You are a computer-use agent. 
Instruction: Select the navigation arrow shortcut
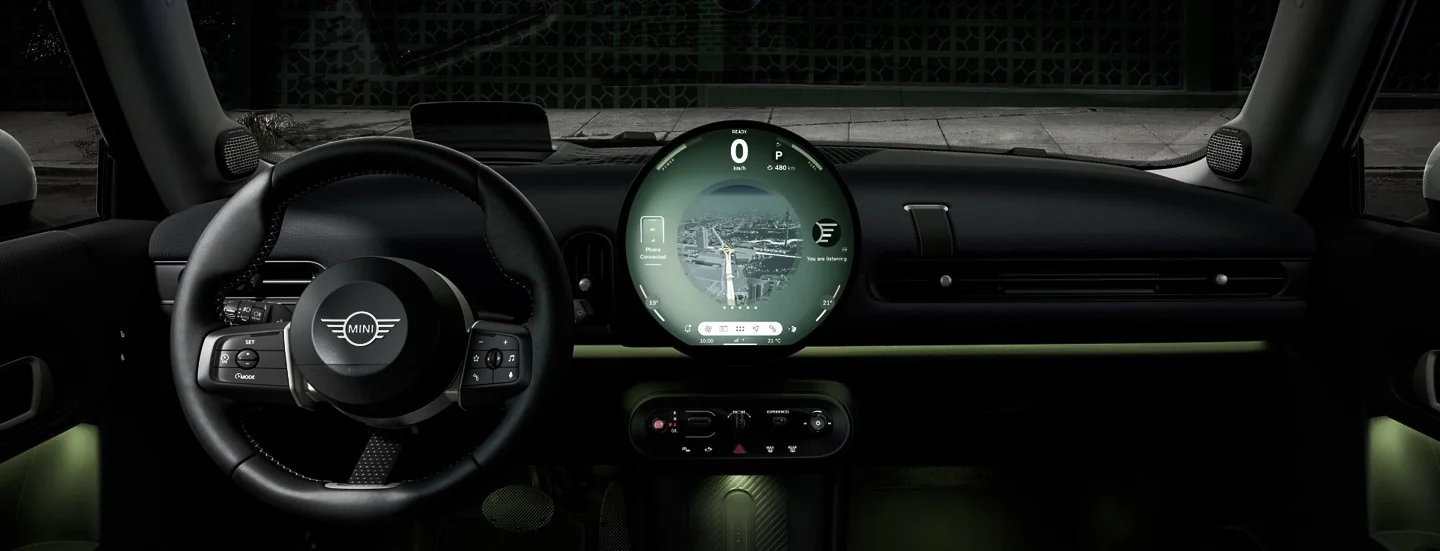(x=757, y=328)
